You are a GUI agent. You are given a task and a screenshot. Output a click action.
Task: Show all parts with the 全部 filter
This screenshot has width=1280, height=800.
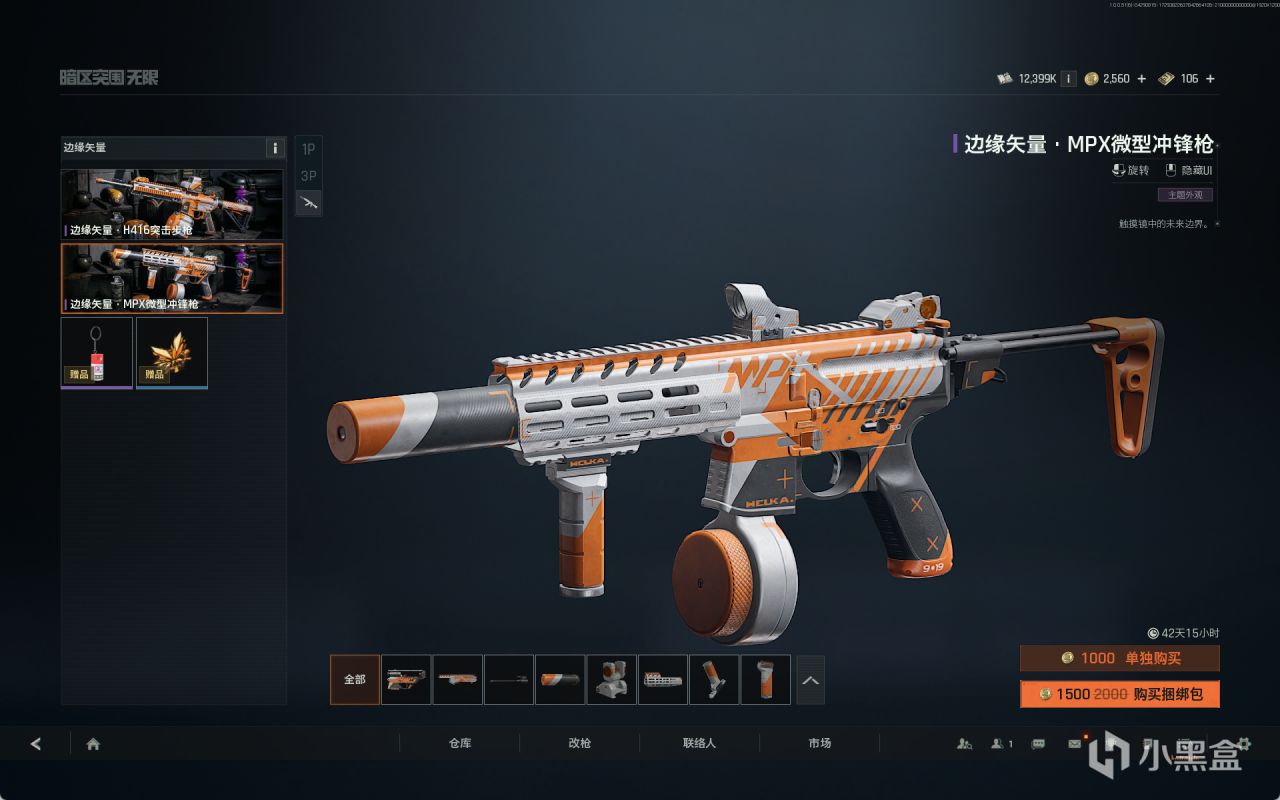tap(355, 680)
